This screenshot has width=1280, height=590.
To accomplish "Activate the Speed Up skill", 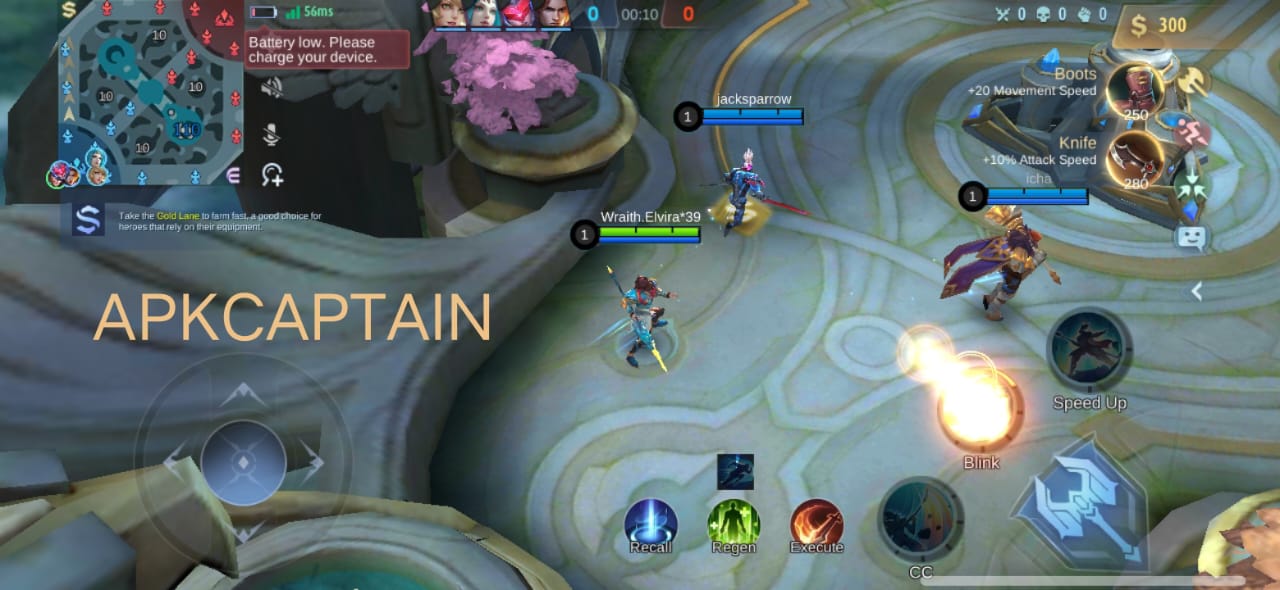I will tap(1089, 351).
